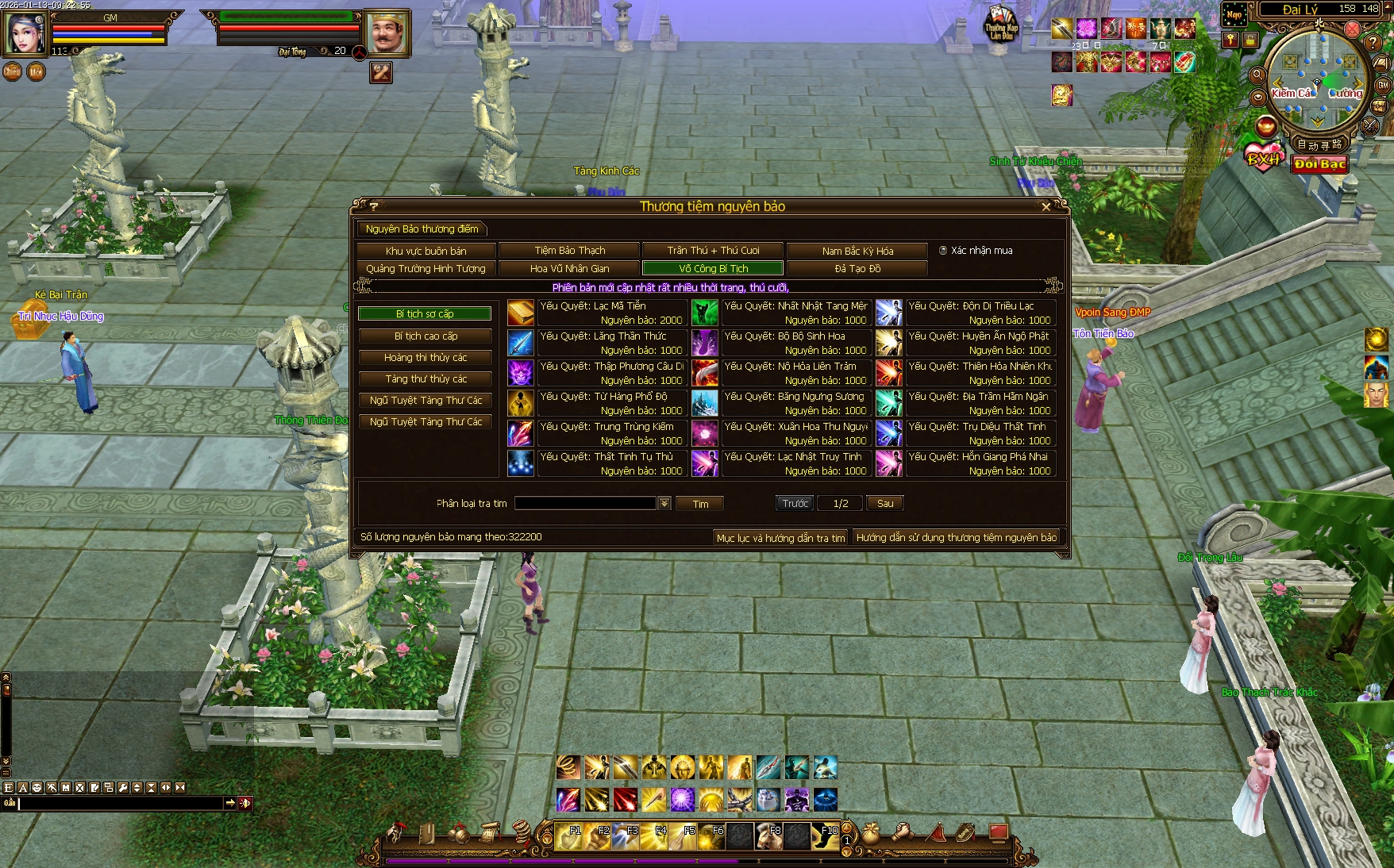The width and height of the screenshot is (1394, 868).
Task: Switch to Khu vực buôn bán tab
Action: pyautogui.click(x=426, y=251)
